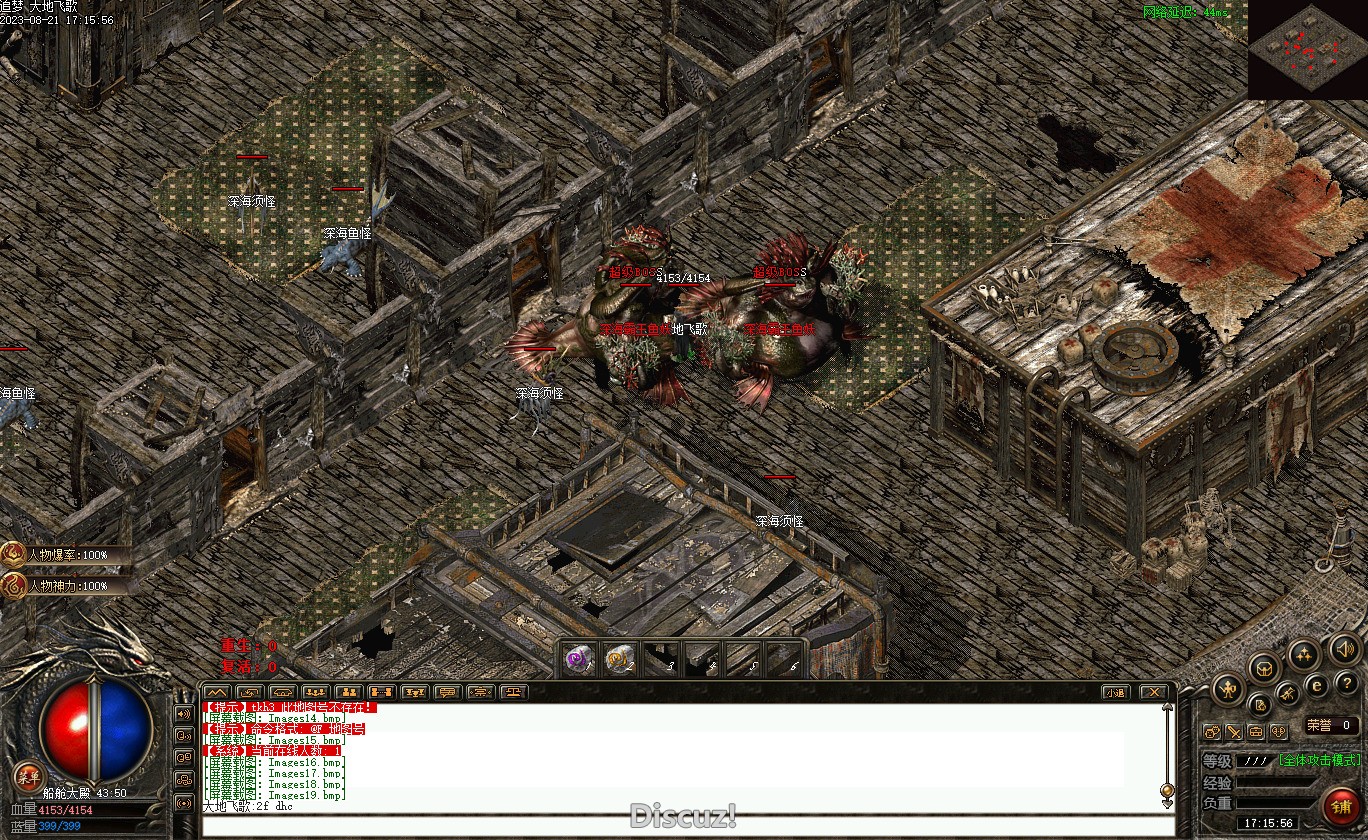This screenshot has height=840, width=1368.
Task: Click the 人物爆率 drop rate icon
Action: (x=14, y=555)
